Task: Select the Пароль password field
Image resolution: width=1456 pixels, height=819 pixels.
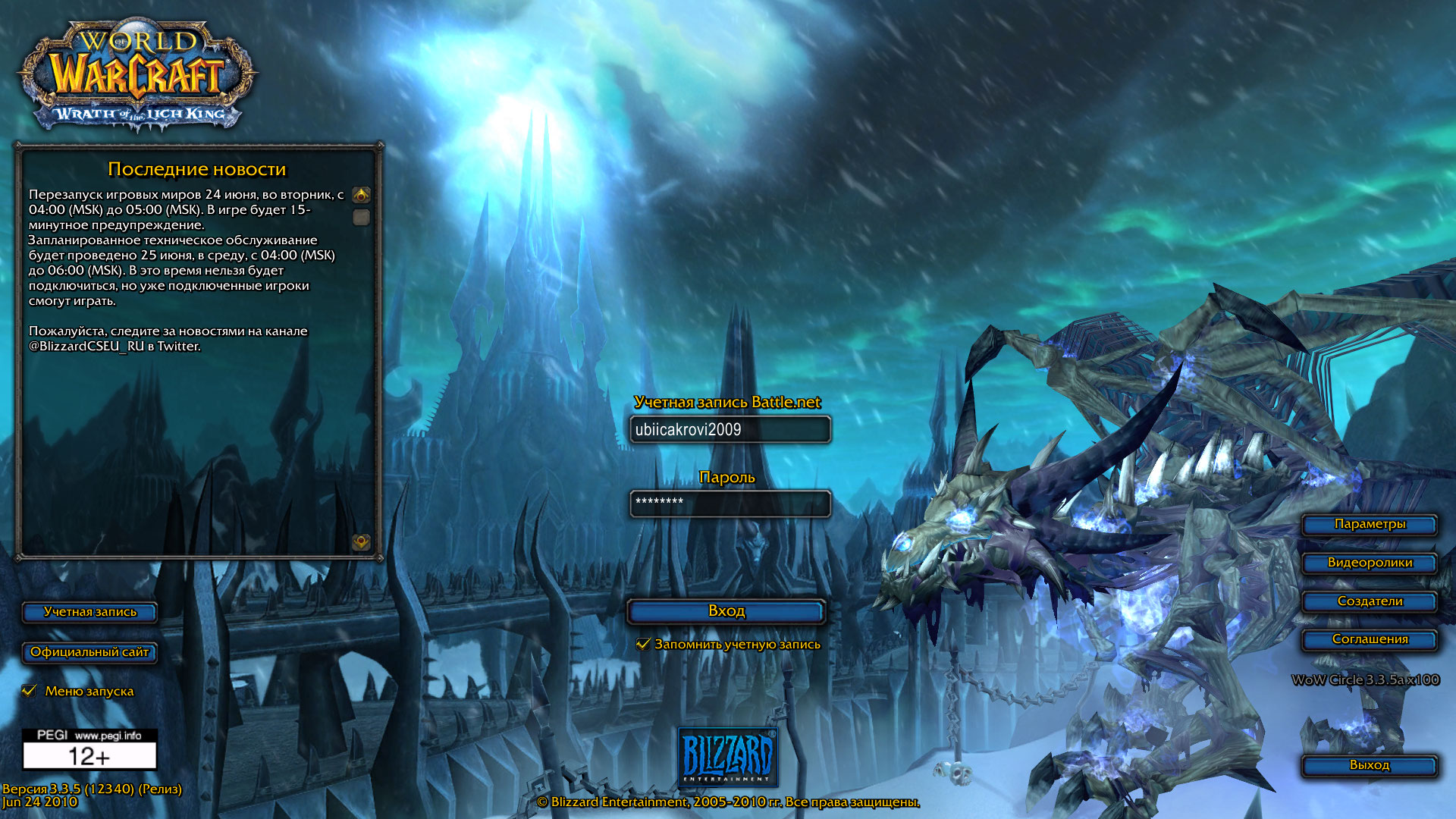Action: [x=730, y=504]
